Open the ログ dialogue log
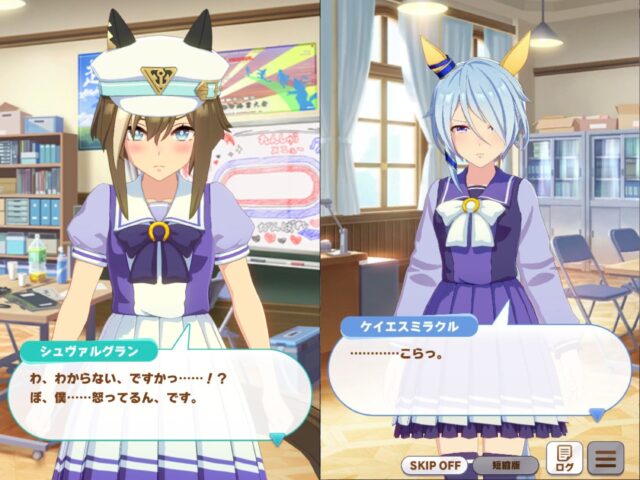The width and height of the screenshot is (640, 480). click(564, 460)
